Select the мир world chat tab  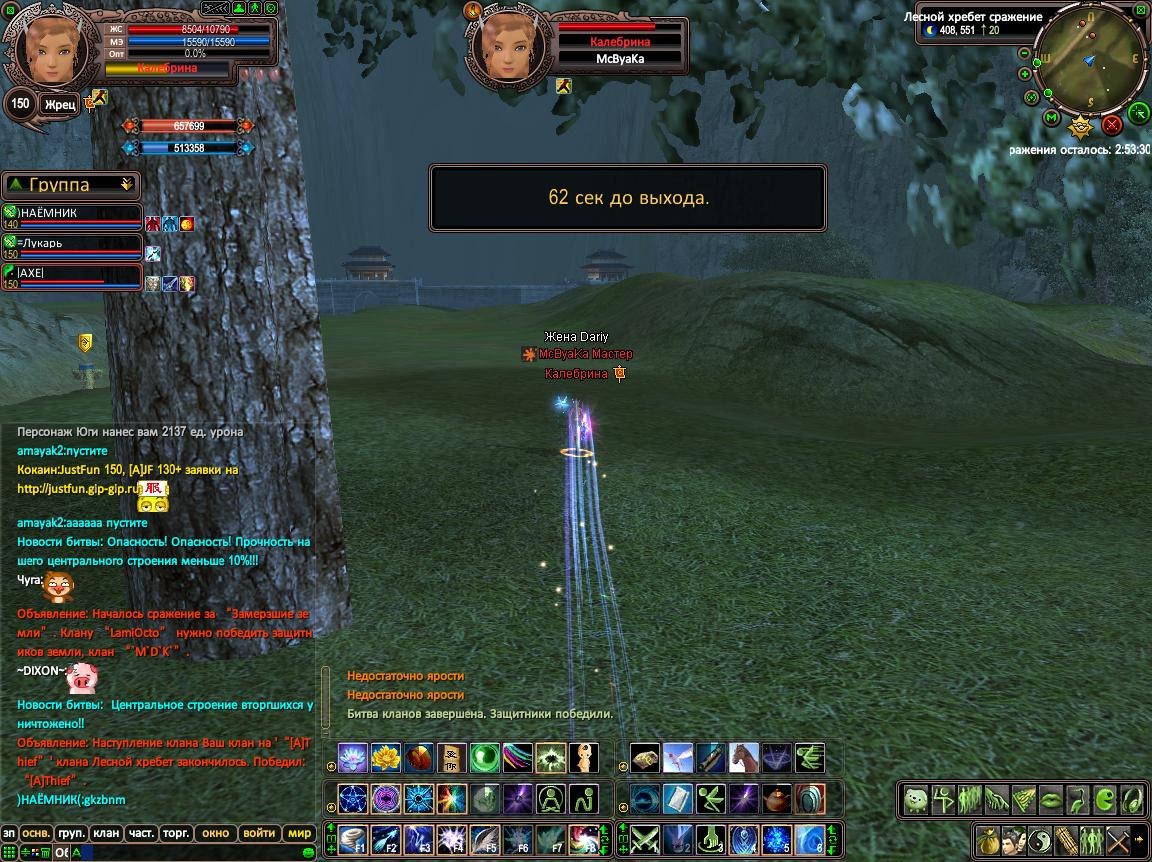click(299, 833)
